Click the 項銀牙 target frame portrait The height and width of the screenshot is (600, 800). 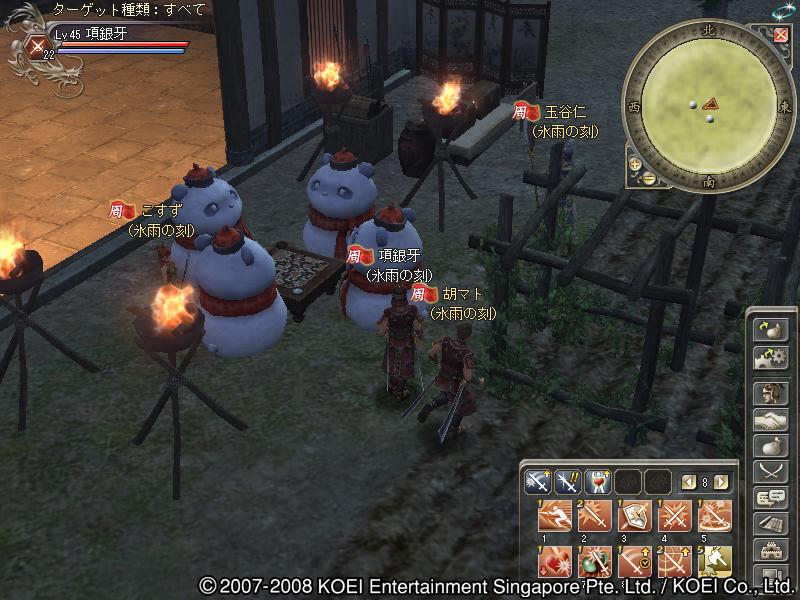click(37, 43)
